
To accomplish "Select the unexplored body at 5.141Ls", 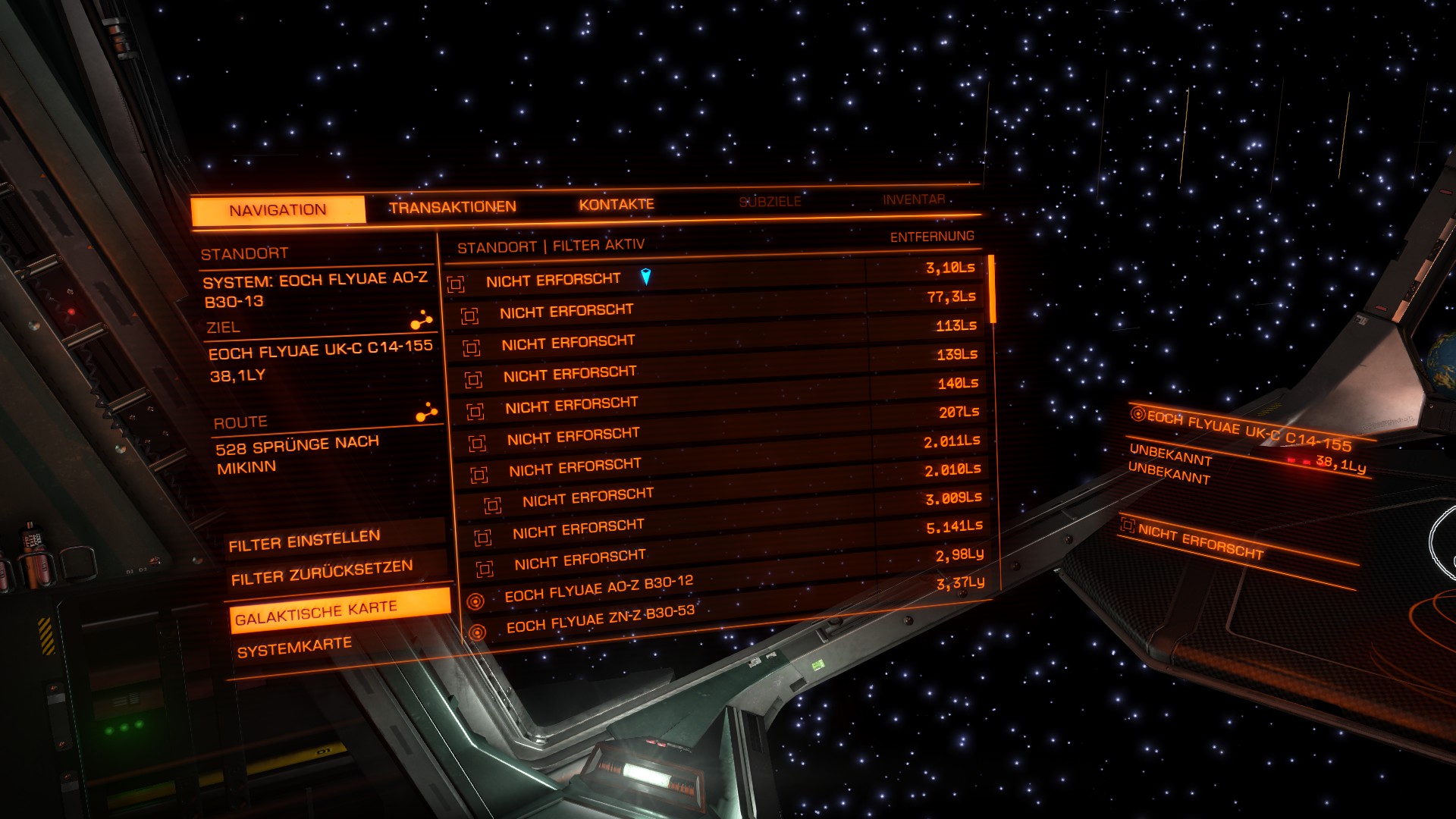I will (579, 529).
